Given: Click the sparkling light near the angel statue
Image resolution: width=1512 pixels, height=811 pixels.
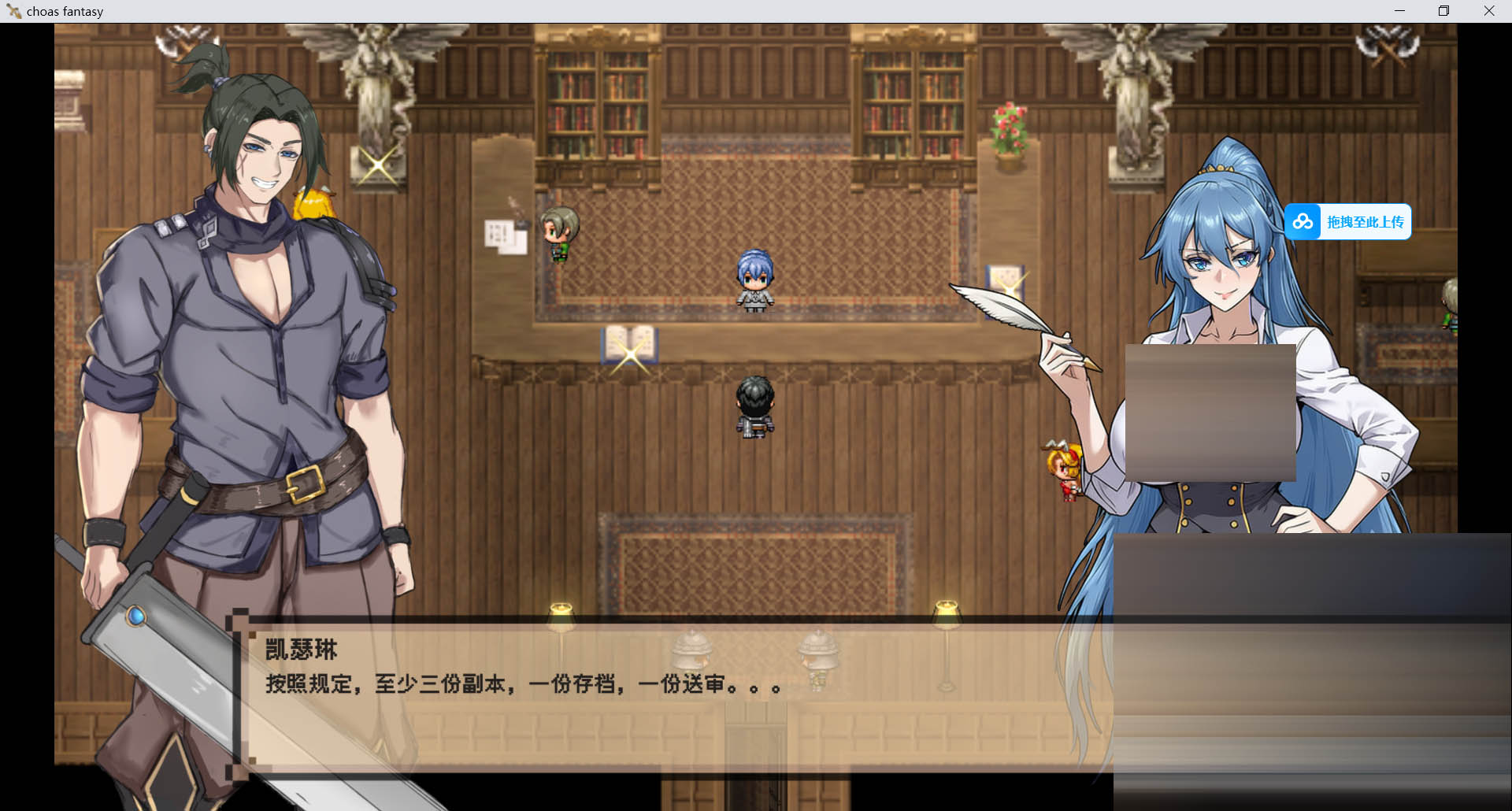Looking at the screenshot, I should tap(376, 167).
